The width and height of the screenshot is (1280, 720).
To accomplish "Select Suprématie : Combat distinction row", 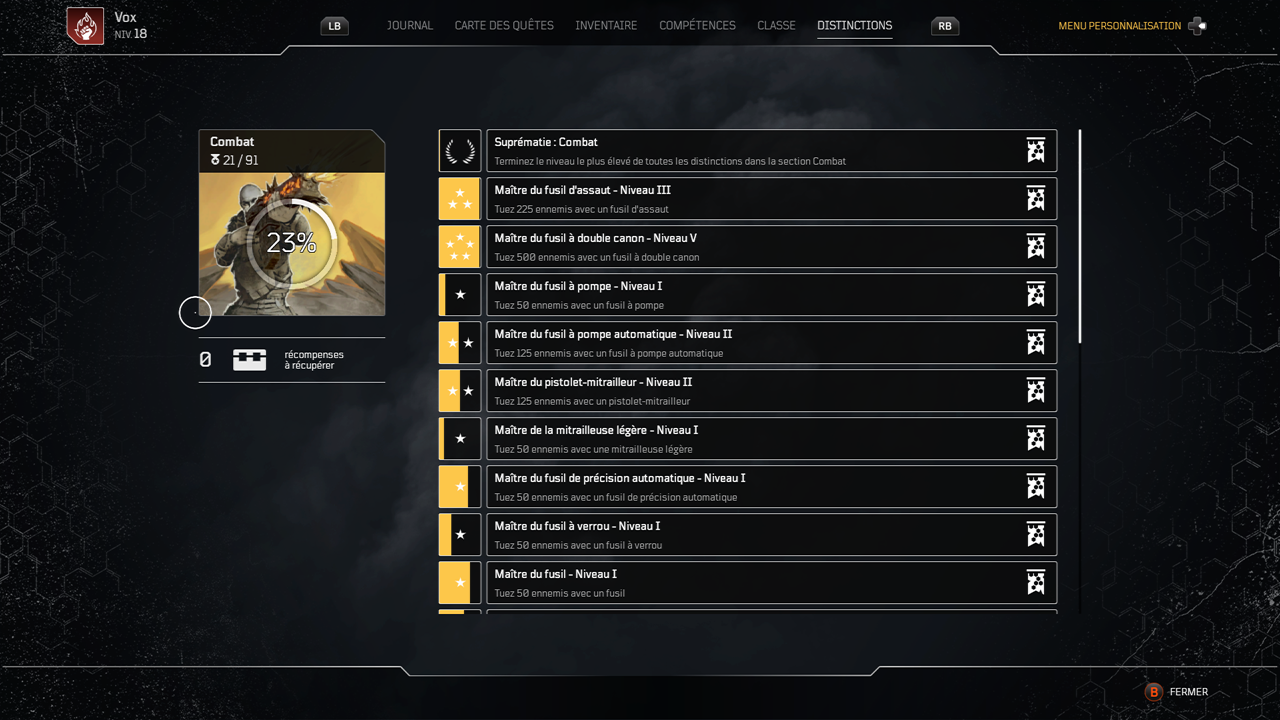I will tap(771, 151).
